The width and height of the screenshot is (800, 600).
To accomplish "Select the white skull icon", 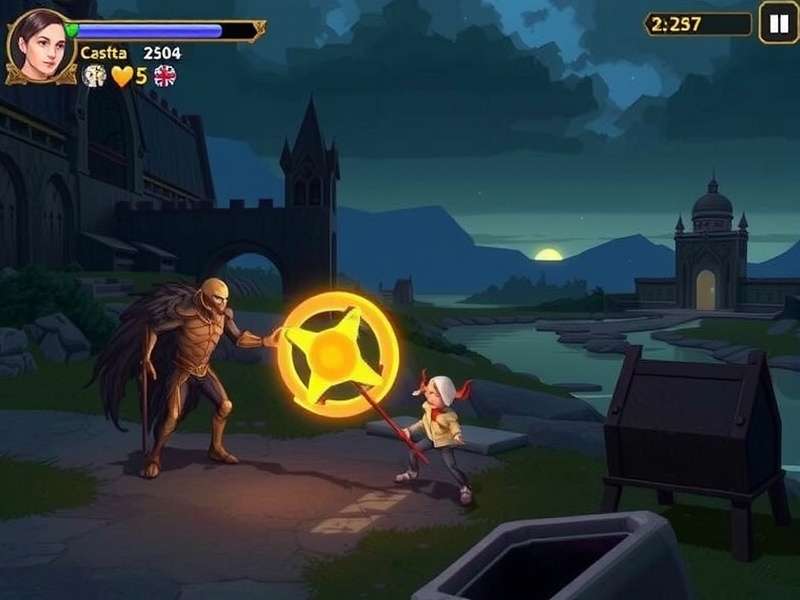I will [95, 76].
